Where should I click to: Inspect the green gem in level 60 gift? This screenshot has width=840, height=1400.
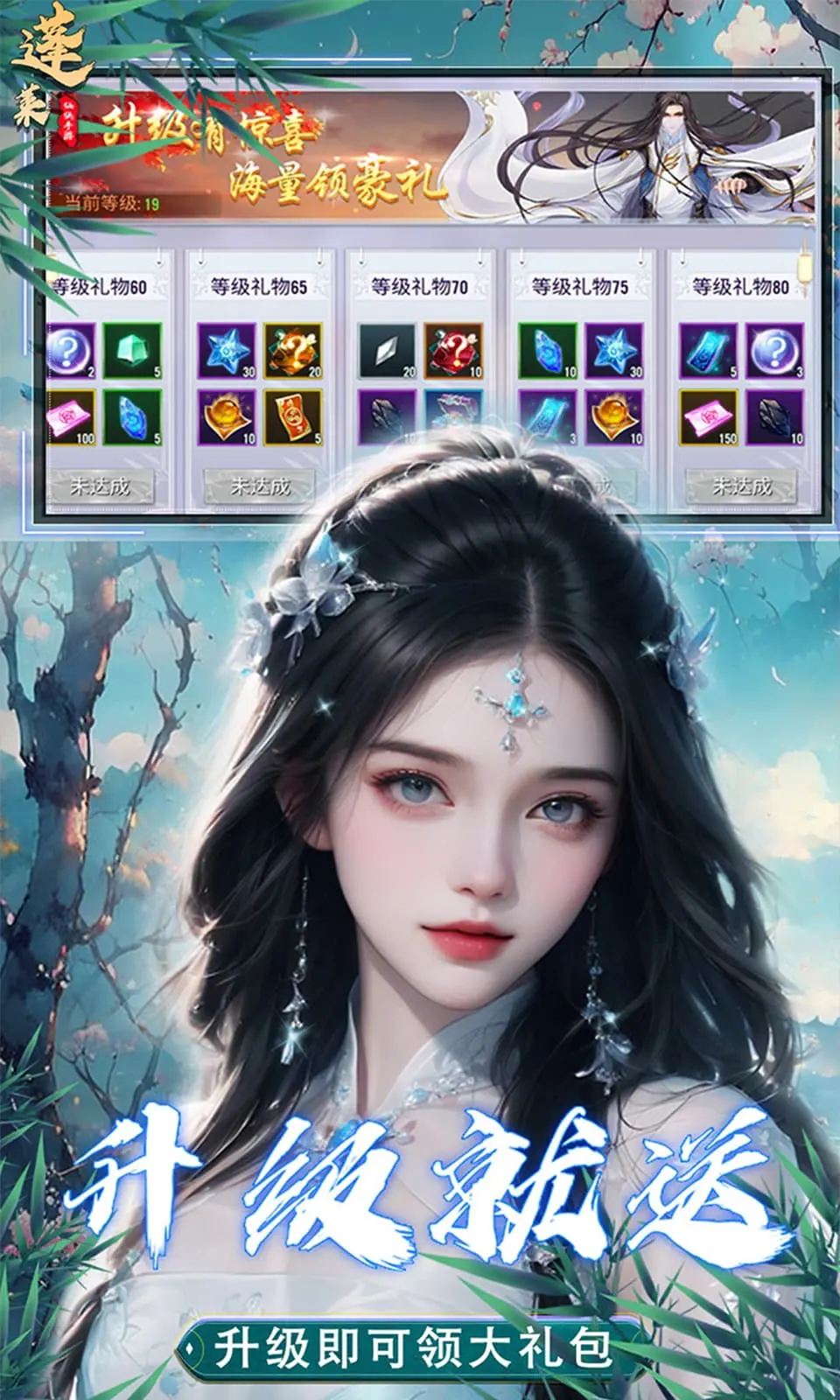[132, 350]
